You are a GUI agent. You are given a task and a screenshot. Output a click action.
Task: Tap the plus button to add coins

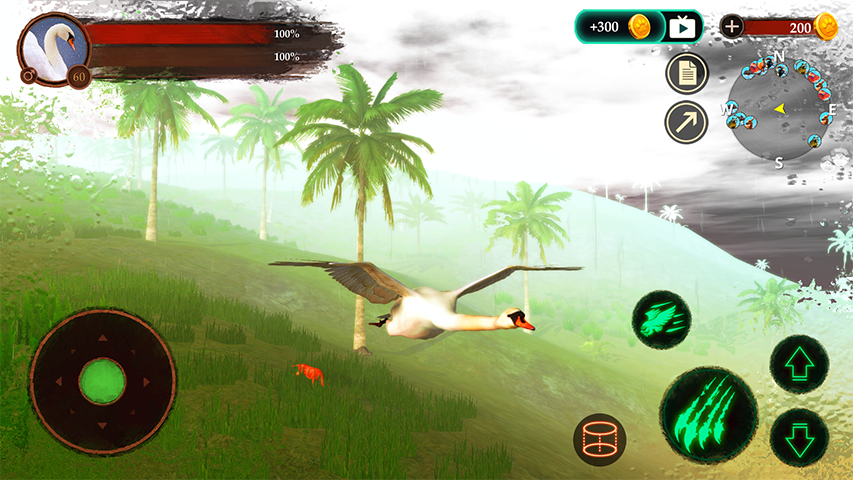(x=732, y=27)
